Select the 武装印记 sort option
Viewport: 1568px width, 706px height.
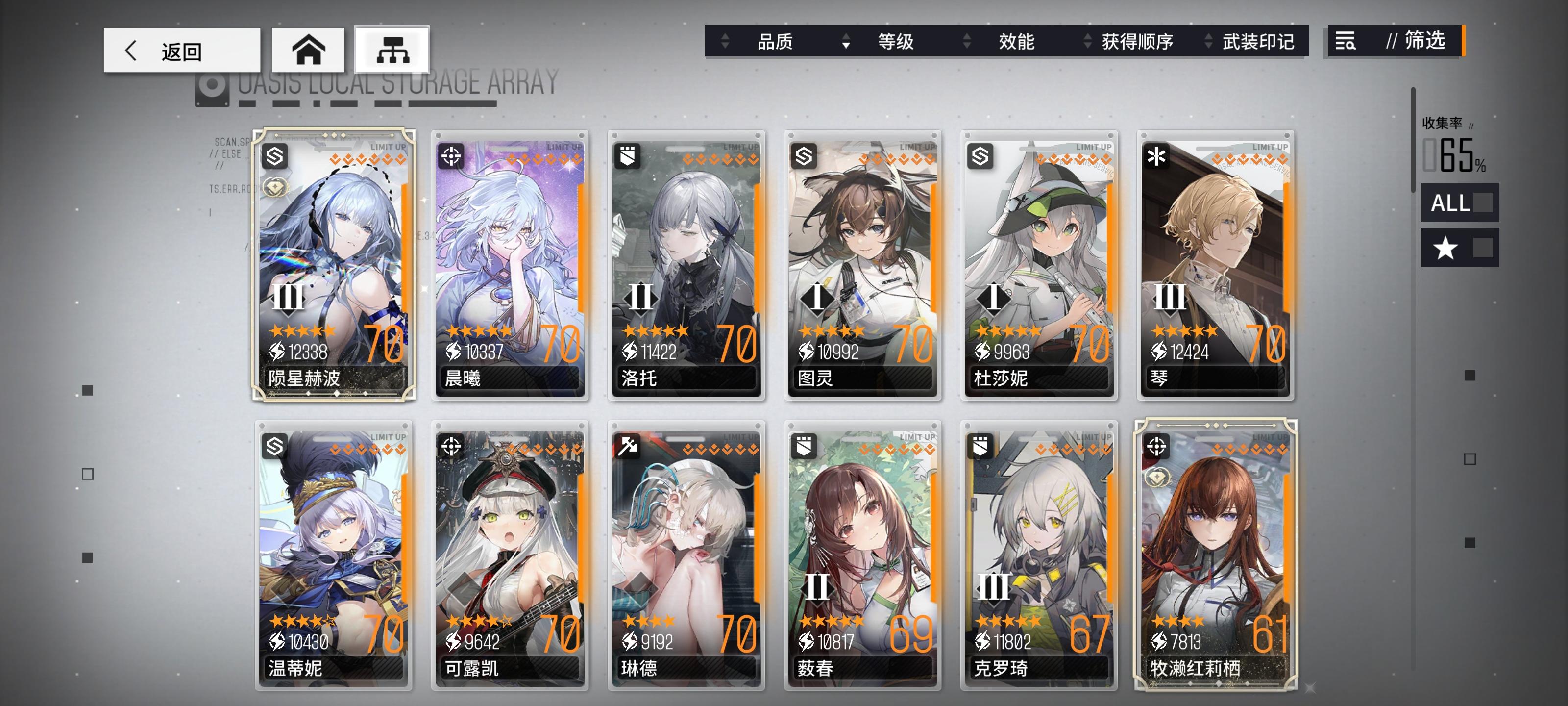click(x=1257, y=42)
